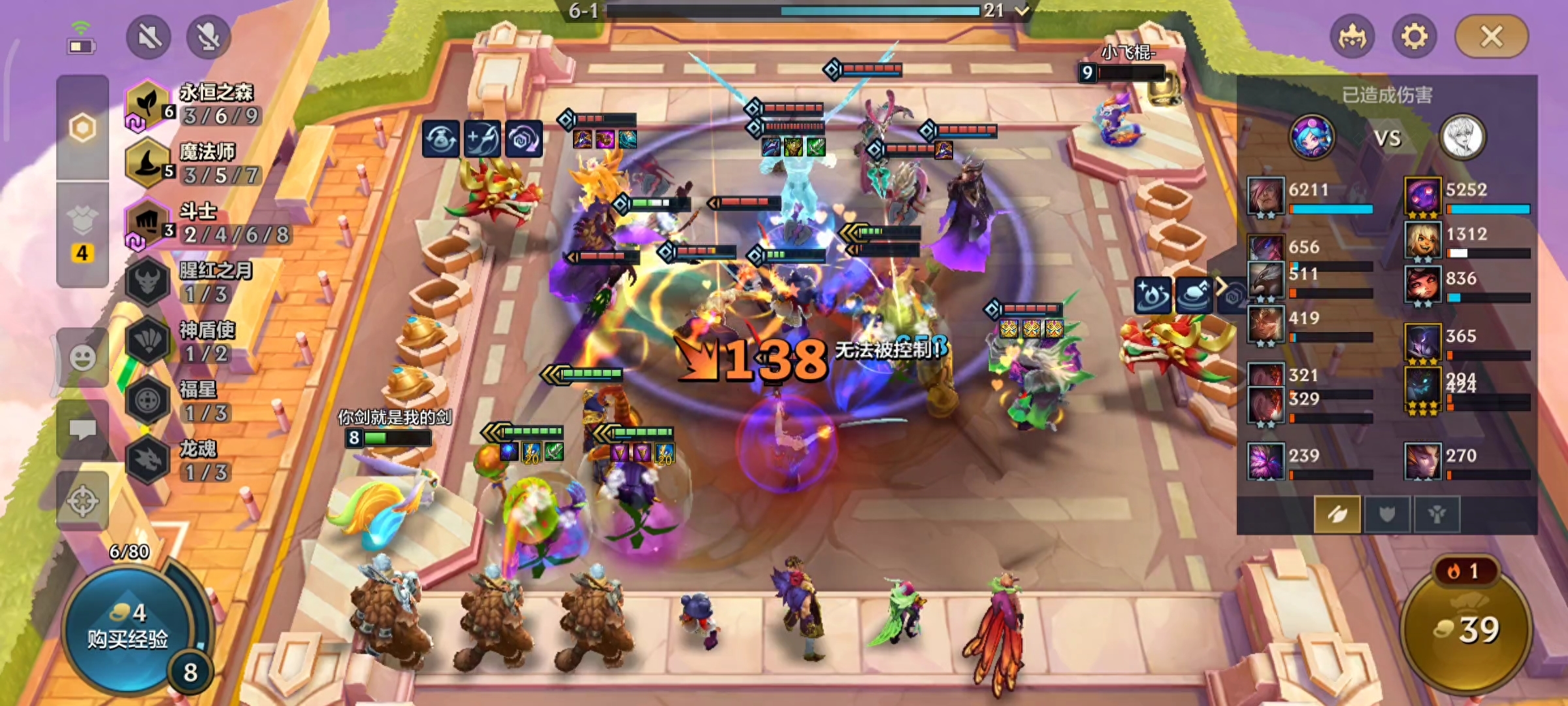Screen dimensions: 1568x706
Task: Buy experience with the 购买经验 button
Action: [x=128, y=628]
